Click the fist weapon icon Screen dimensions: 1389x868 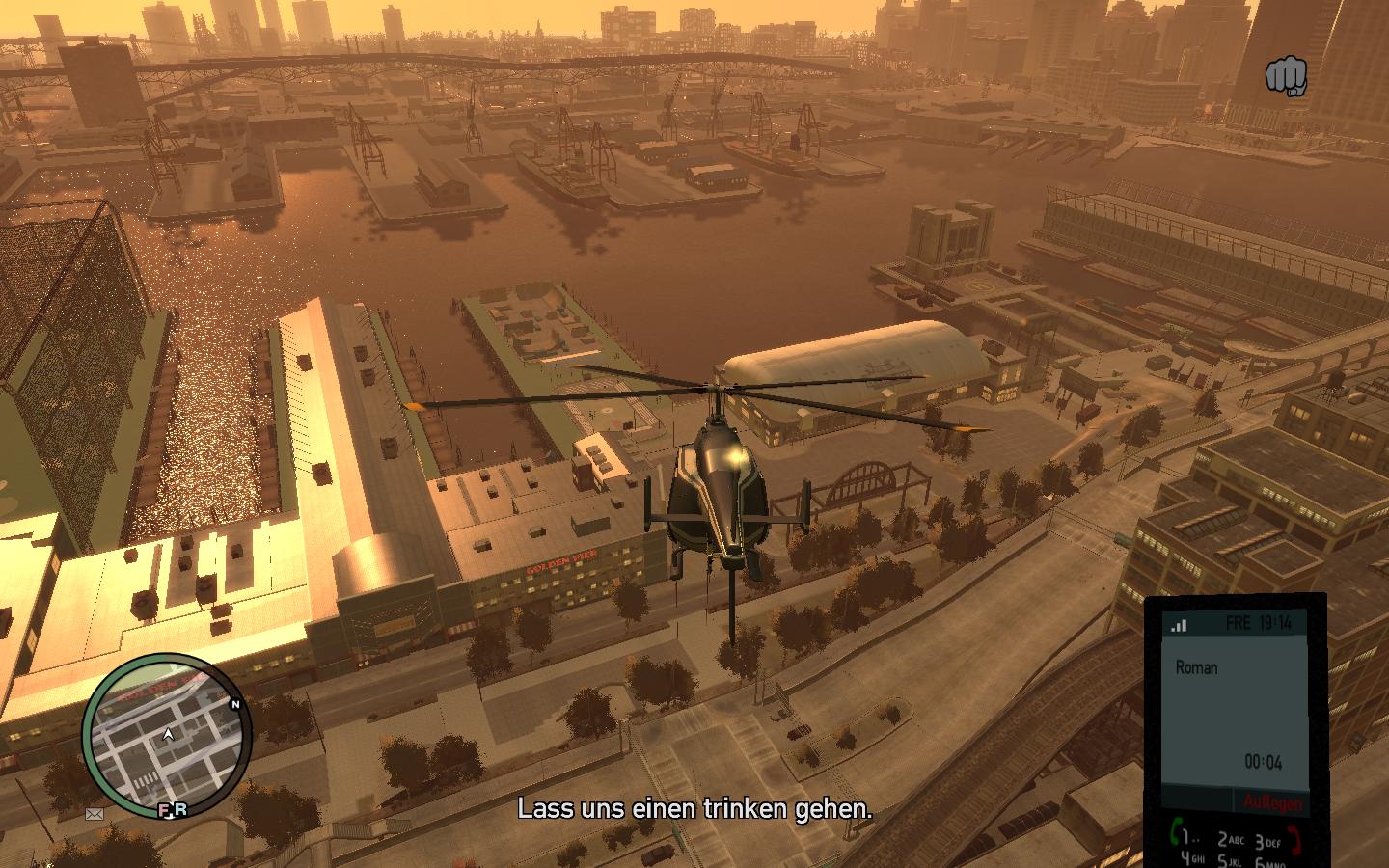tap(1286, 76)
